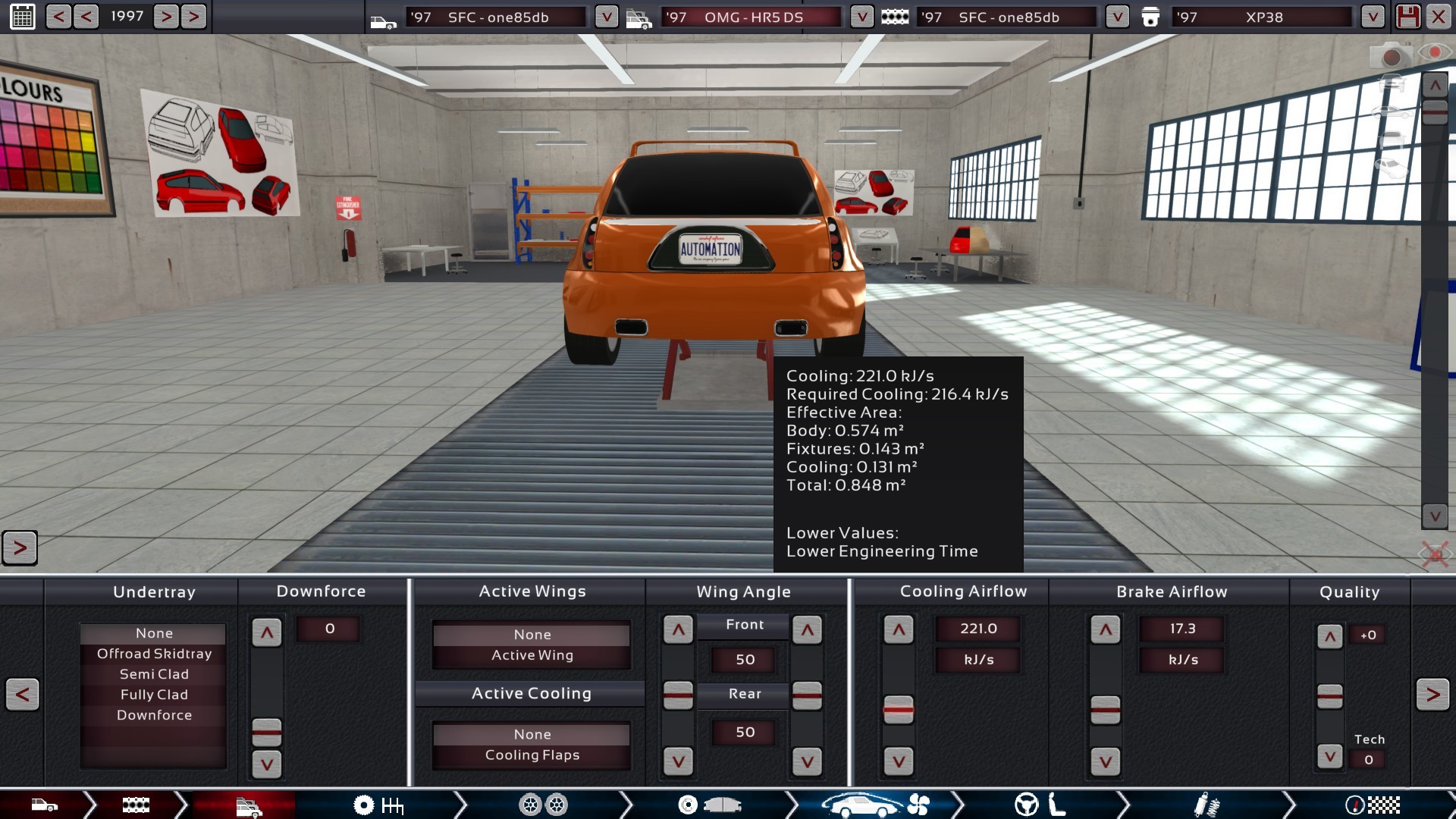Select Semi Clad undertray
This screenshot has width=1456, height=819.
pos(154,674)
